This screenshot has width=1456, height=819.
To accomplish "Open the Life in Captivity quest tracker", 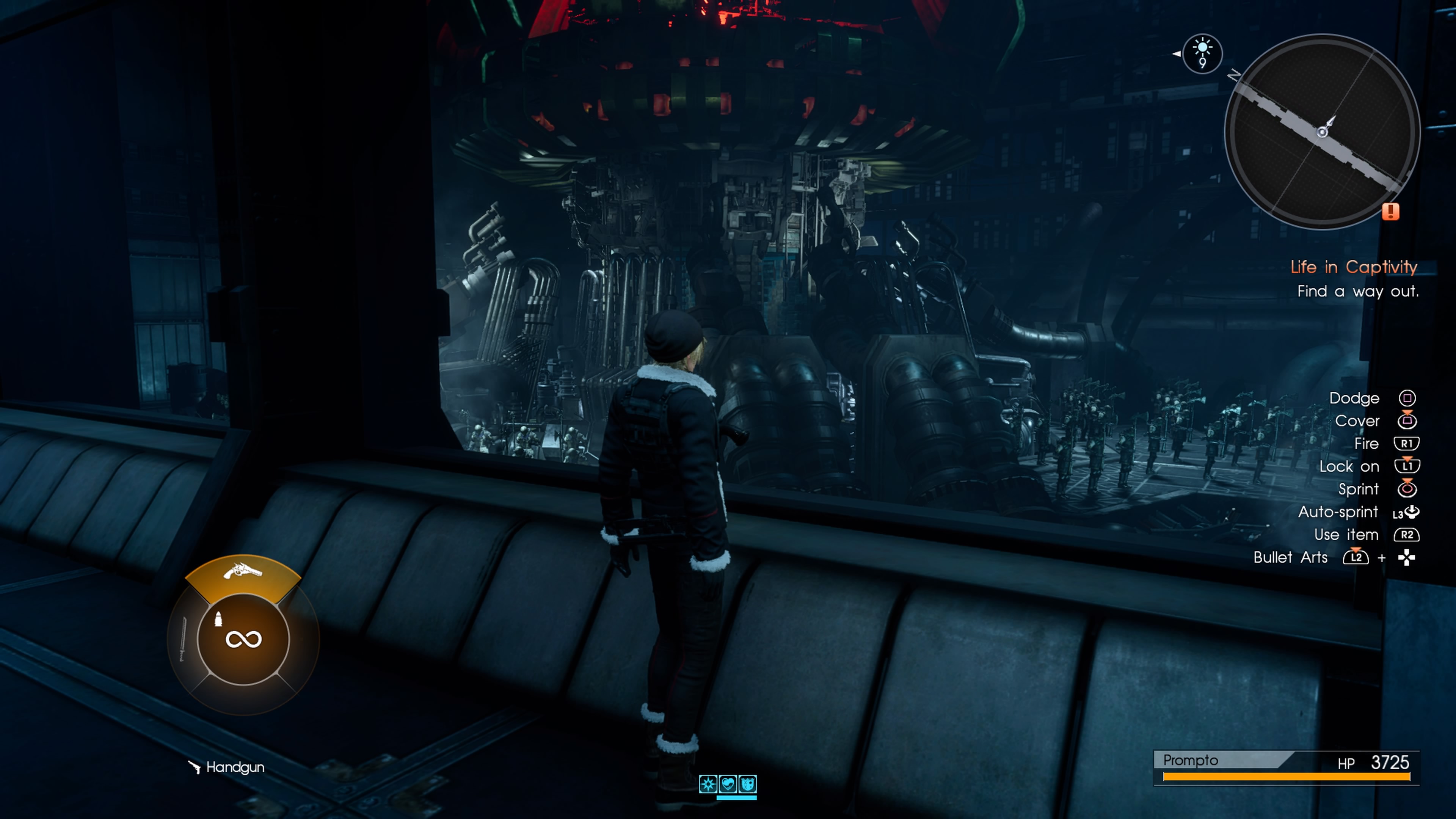I will pyautogui.click(x=1354, y=267).
